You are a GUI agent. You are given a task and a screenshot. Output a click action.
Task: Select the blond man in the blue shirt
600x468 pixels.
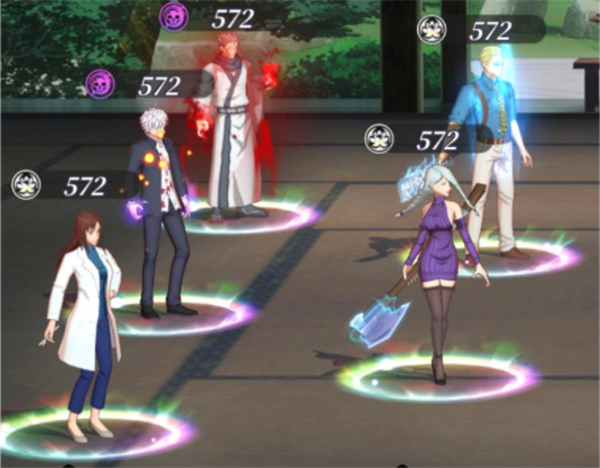pyautogui.click(x=491, y=140)
